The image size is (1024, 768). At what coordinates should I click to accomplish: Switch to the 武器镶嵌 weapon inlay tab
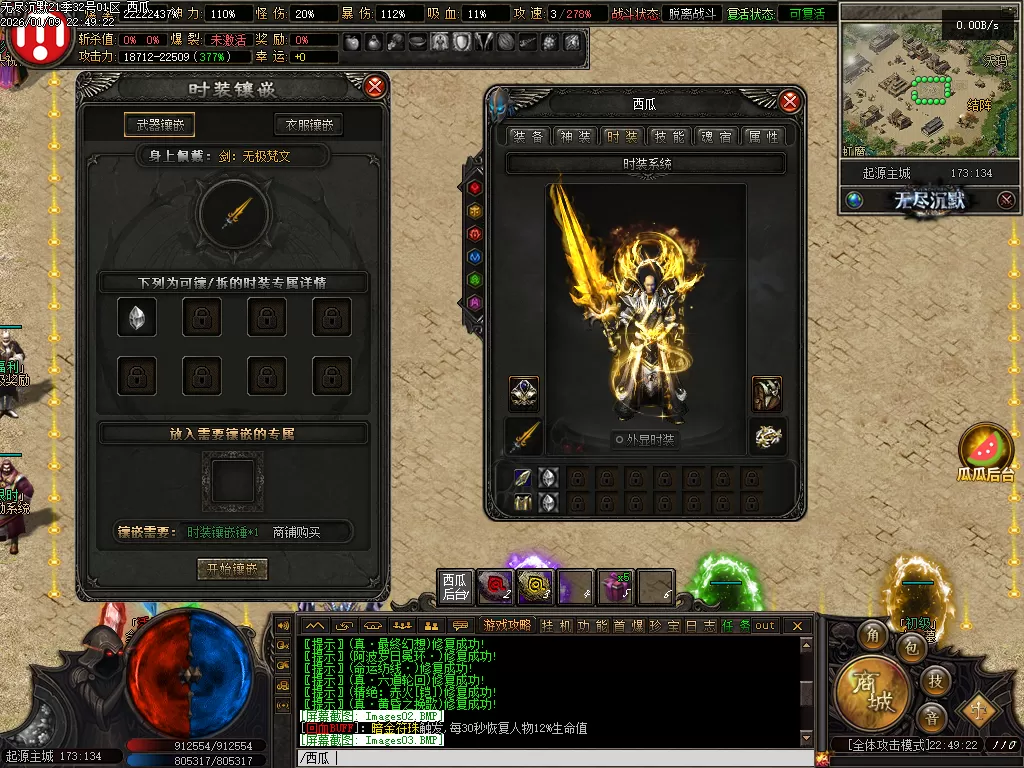[x=159, y=125]
